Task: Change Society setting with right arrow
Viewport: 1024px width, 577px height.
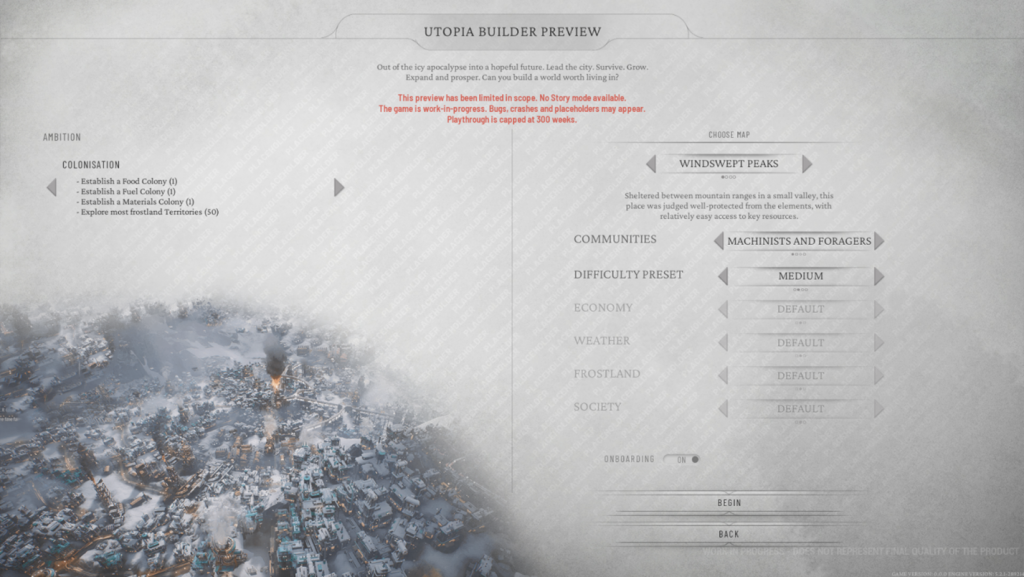Action: [x=879, y=409]
